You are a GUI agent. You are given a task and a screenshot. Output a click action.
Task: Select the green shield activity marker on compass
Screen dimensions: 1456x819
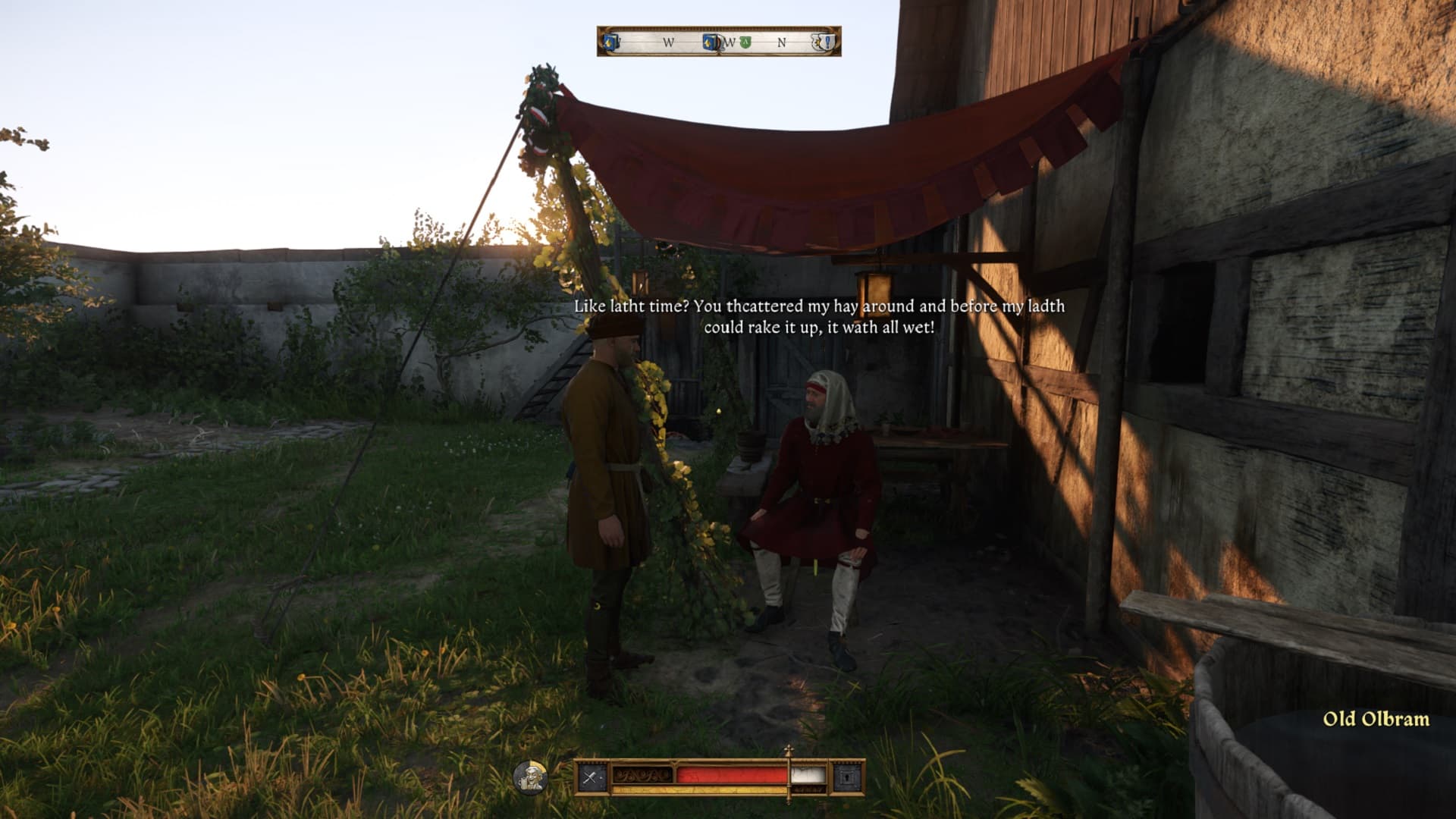pos(745,41)
